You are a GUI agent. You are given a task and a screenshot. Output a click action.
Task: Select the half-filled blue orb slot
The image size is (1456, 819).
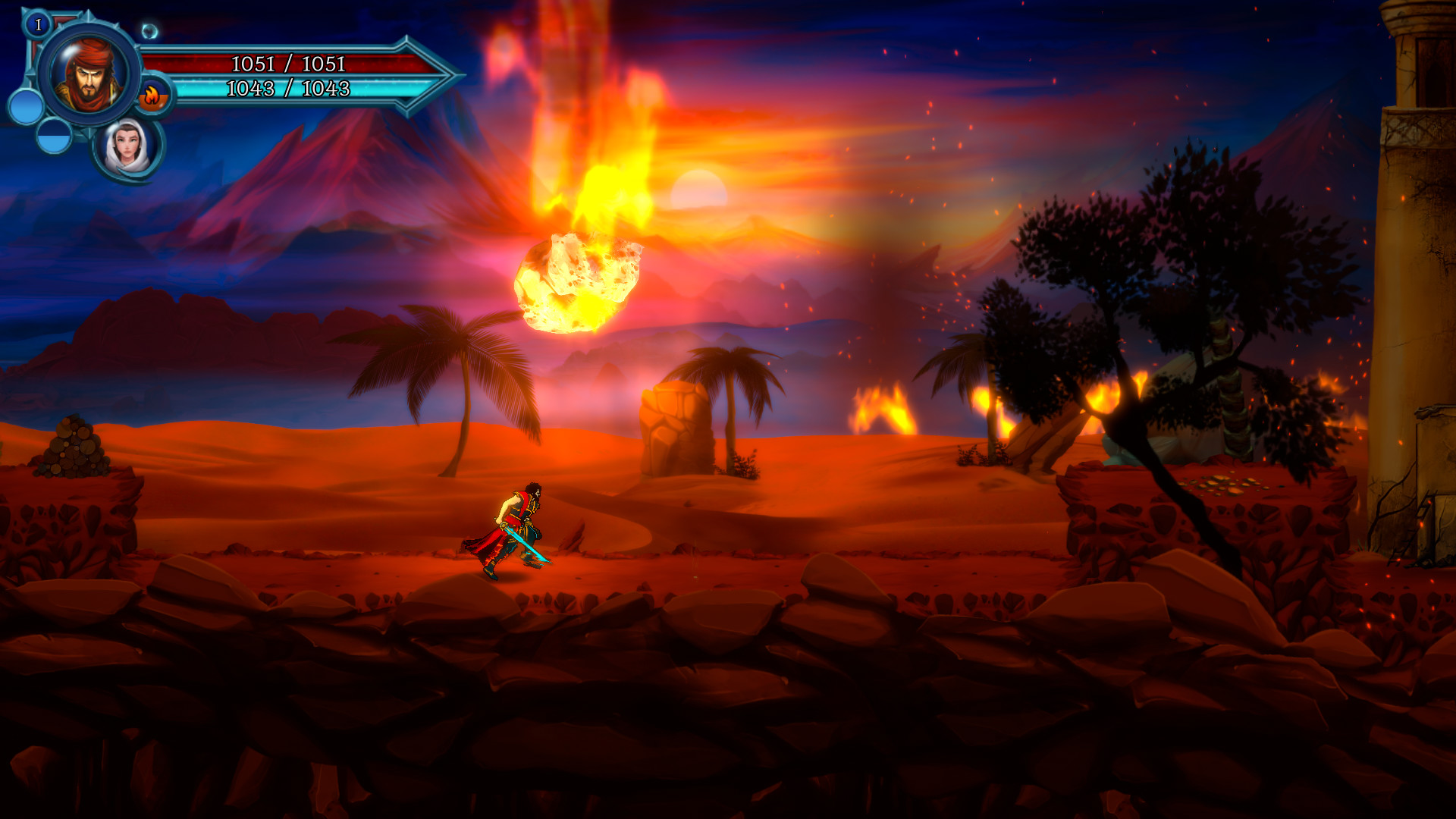tap(53, 139)
